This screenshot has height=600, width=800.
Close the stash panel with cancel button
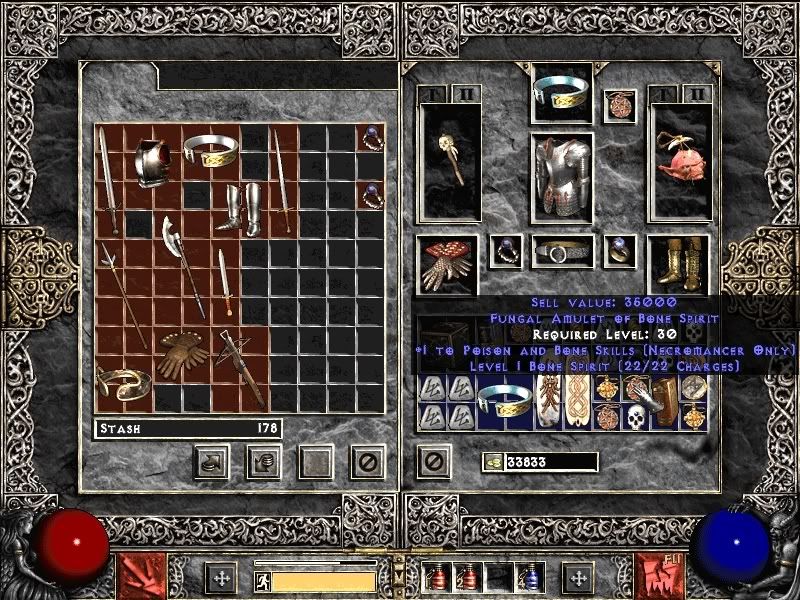tap(367, 461)
